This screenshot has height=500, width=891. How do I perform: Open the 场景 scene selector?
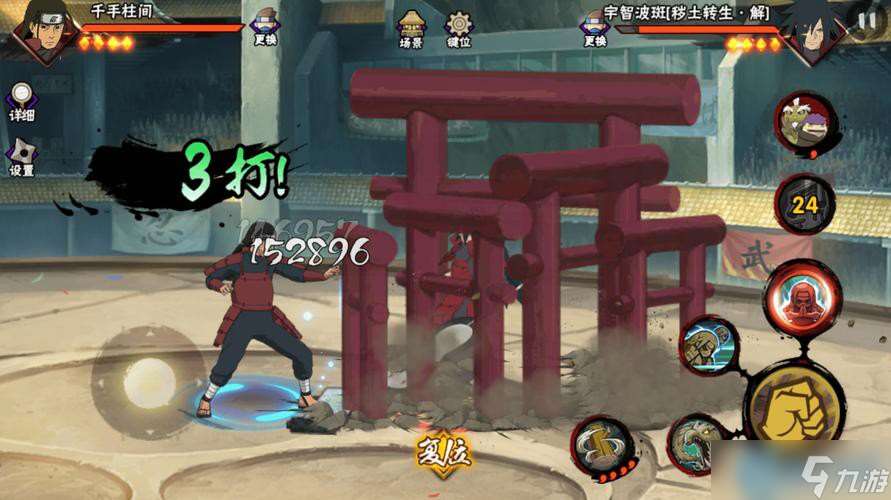(411, 28)
